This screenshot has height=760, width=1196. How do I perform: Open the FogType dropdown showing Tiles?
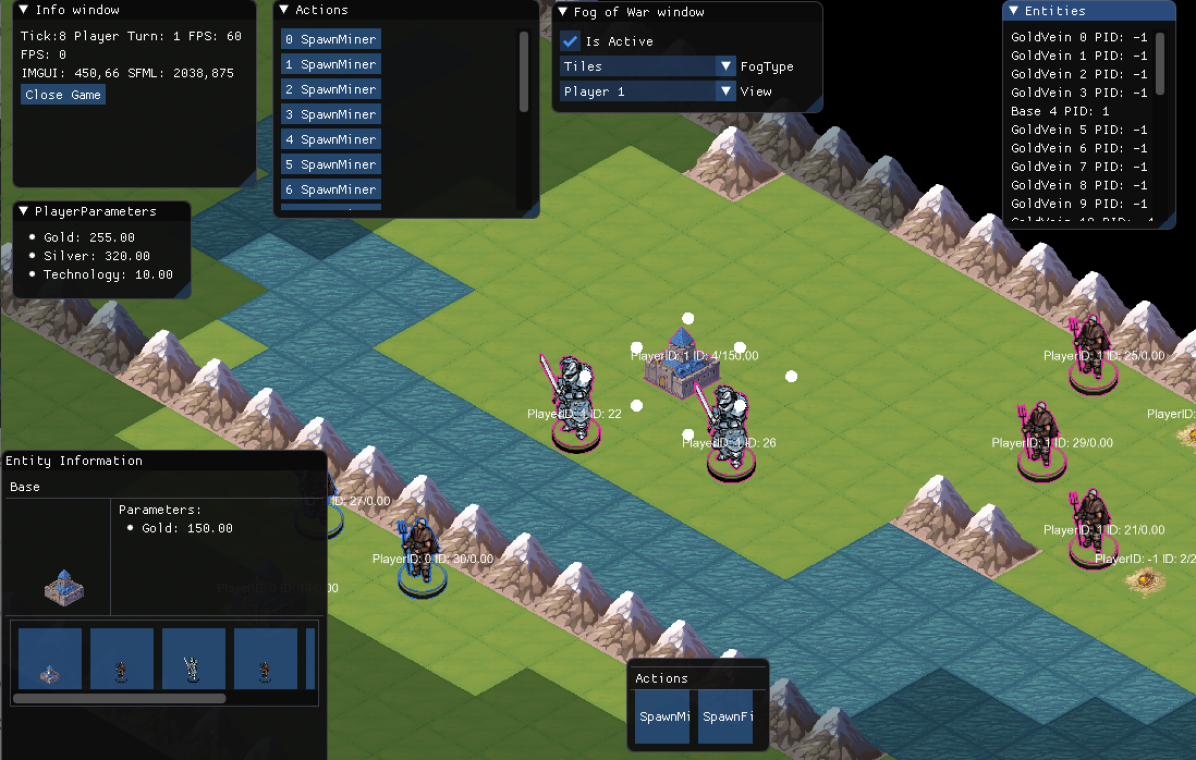point(648,66)
